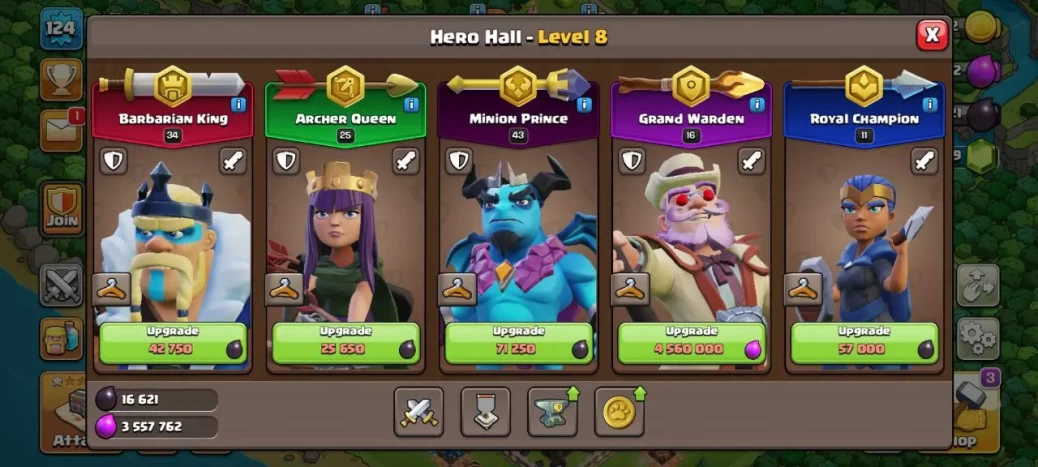Open the pet paw button
This screenshot has width=1038, height=467.
(619, 412)
